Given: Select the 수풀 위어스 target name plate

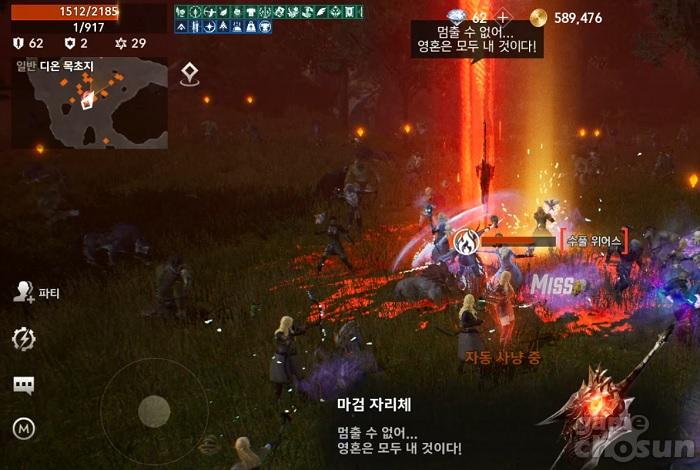Looking at the screenshot, I should coord(593,241).
